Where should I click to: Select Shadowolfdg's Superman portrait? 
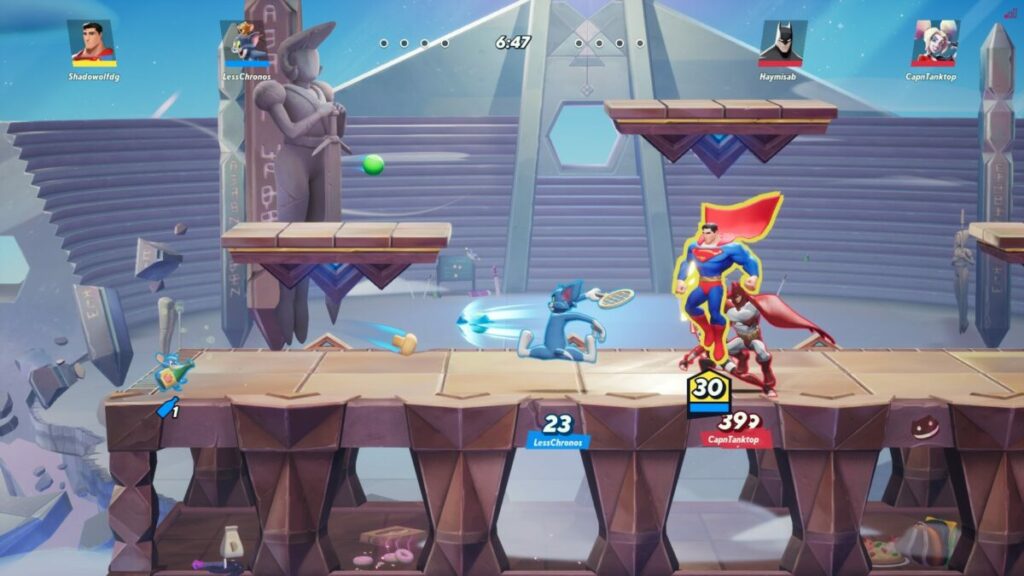[92, 42]
